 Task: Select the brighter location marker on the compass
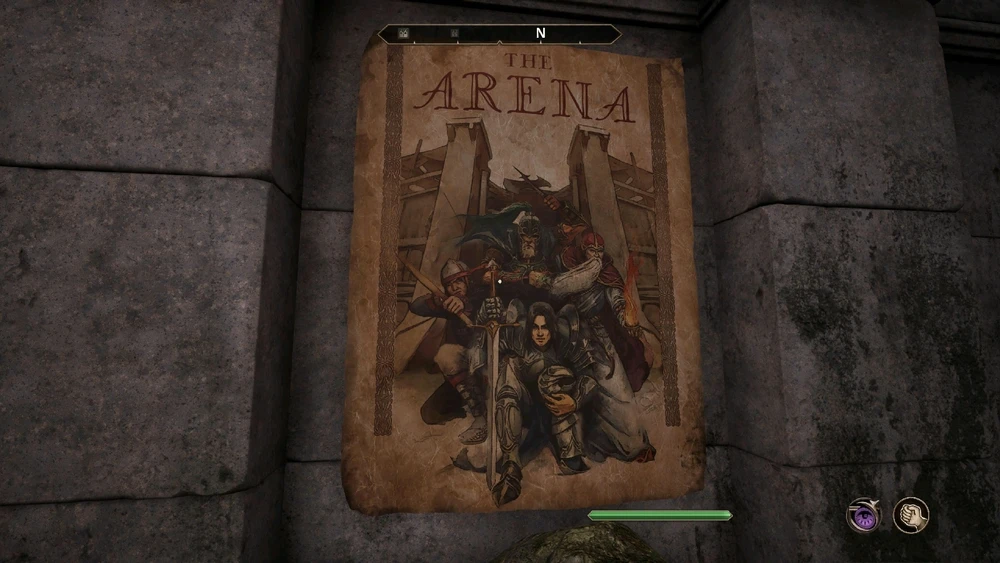(x=404, y=33)
